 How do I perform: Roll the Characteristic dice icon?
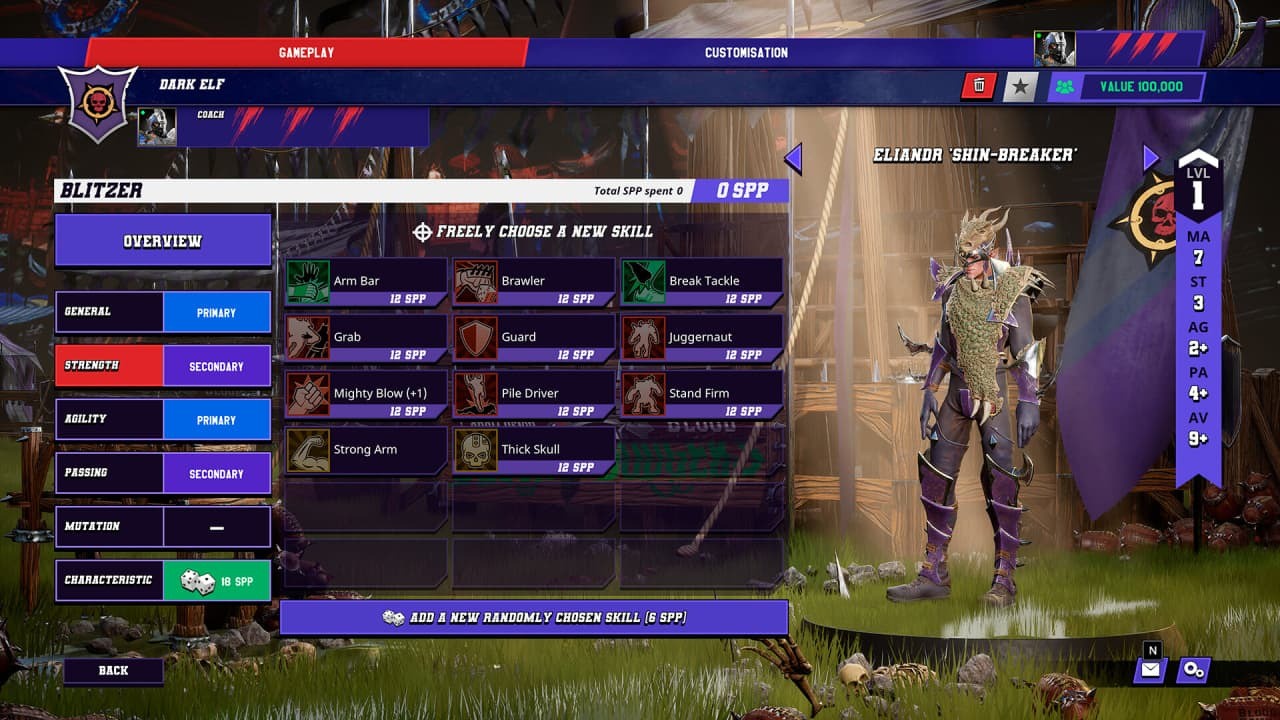tap(200, 580)
